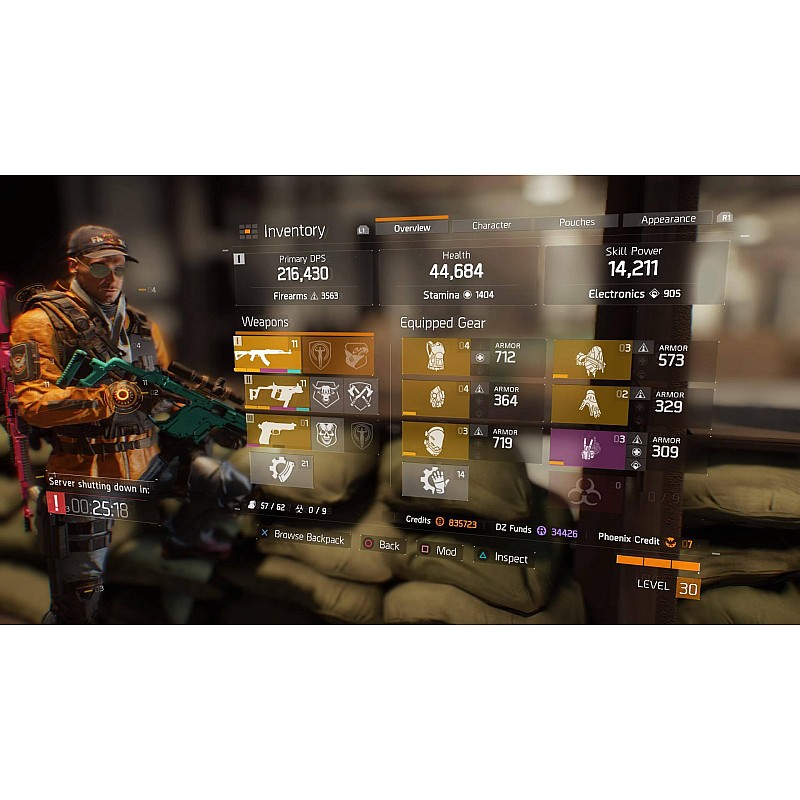800x800 pixels.
Task: Show the Appearance tab
Action: coord(668,219)
